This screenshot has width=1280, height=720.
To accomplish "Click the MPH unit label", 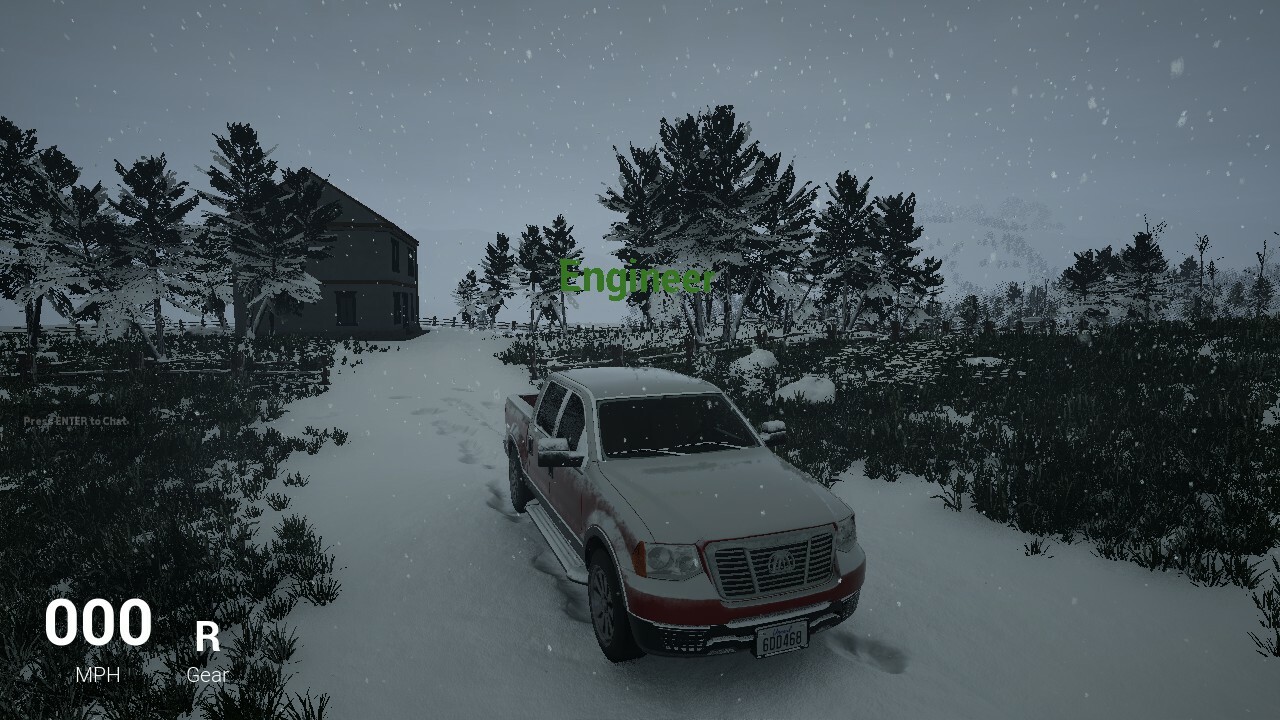I will [x=97, y=674].
